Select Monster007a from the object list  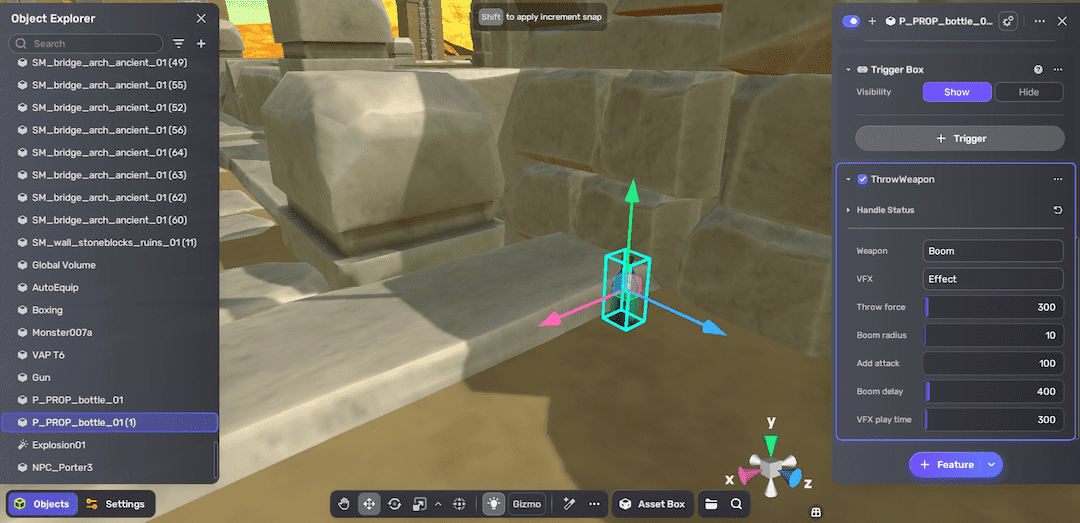61,332
